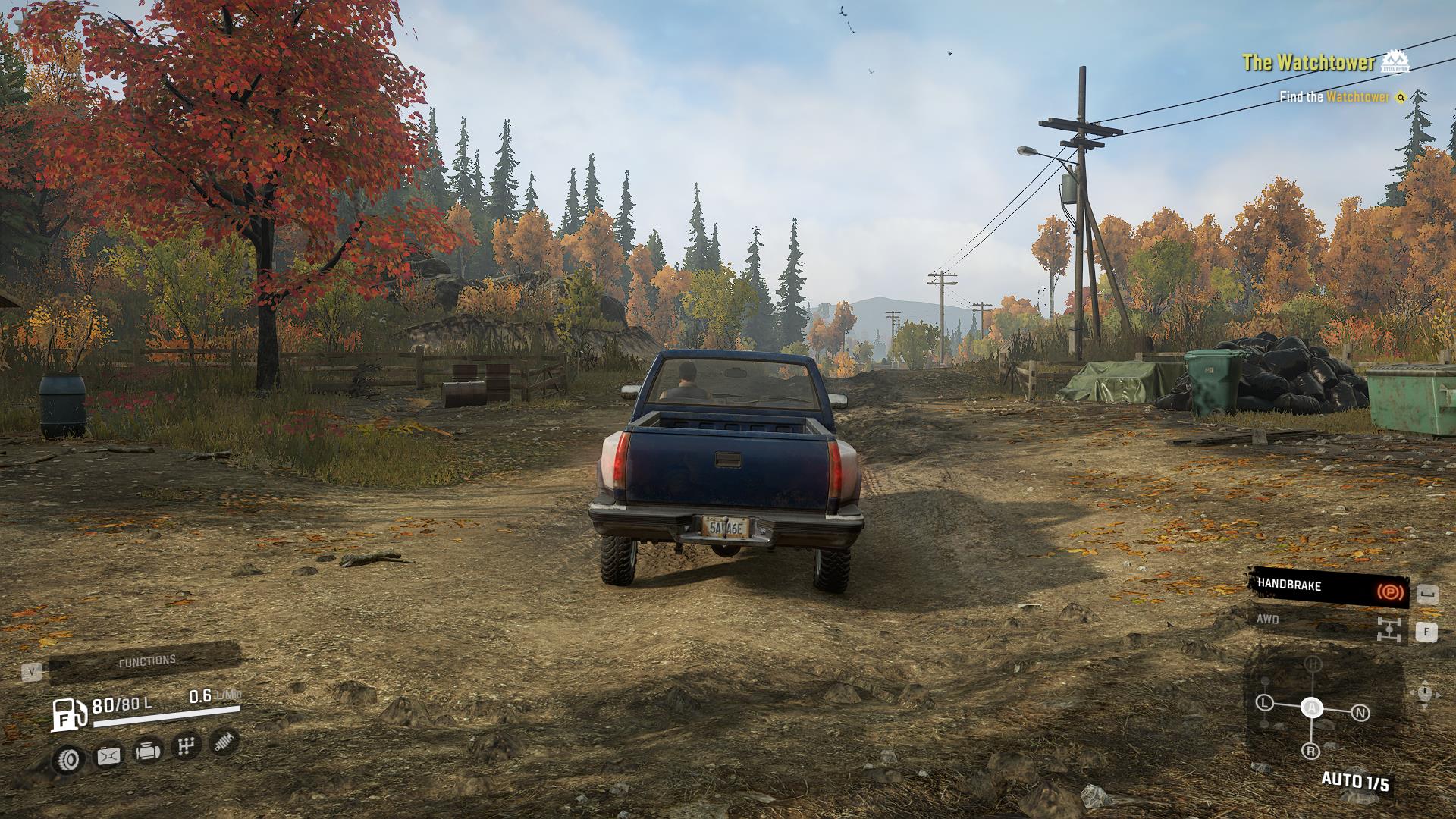1456x819 pixels.
Task: Select the Auto gear (A)
Action: [1311, 708]
